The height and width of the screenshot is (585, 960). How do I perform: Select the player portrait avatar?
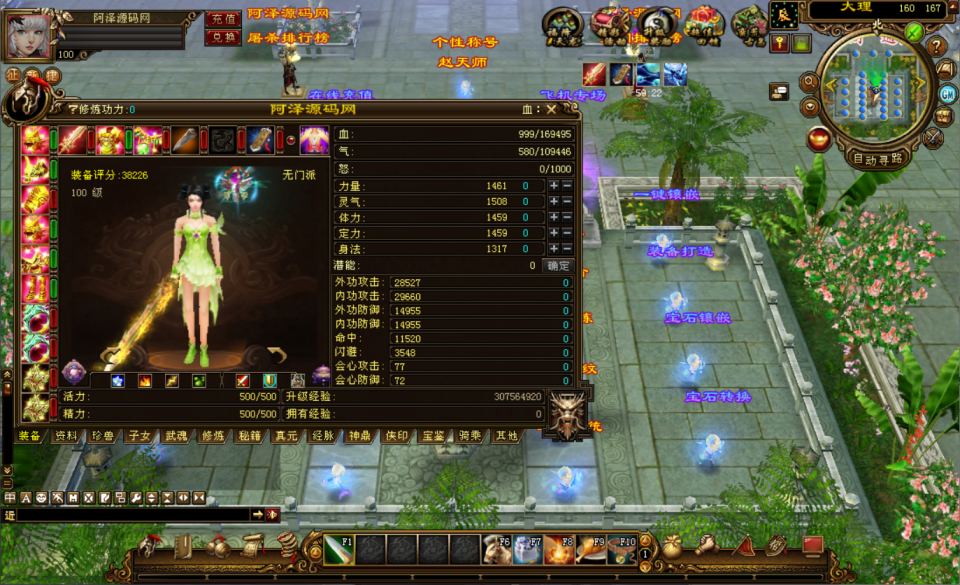30,36
